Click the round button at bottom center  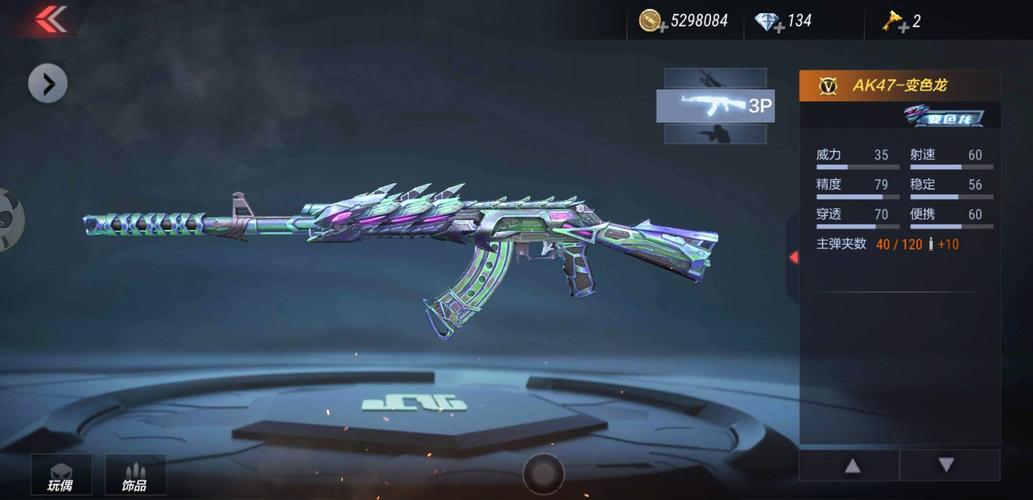(543, 473)
